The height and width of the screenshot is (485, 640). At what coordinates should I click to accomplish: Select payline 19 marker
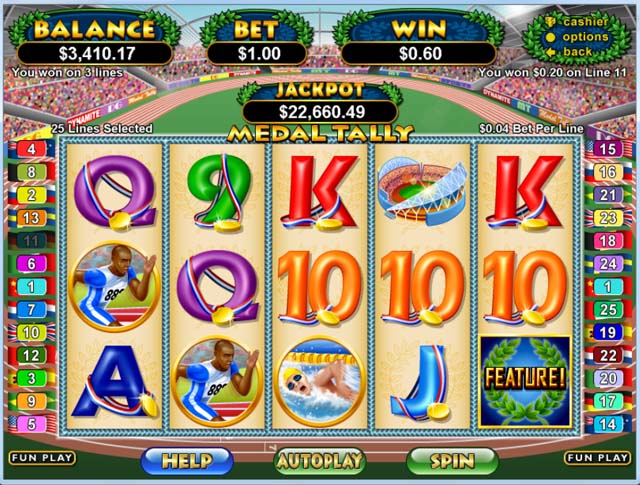point(607,332)
